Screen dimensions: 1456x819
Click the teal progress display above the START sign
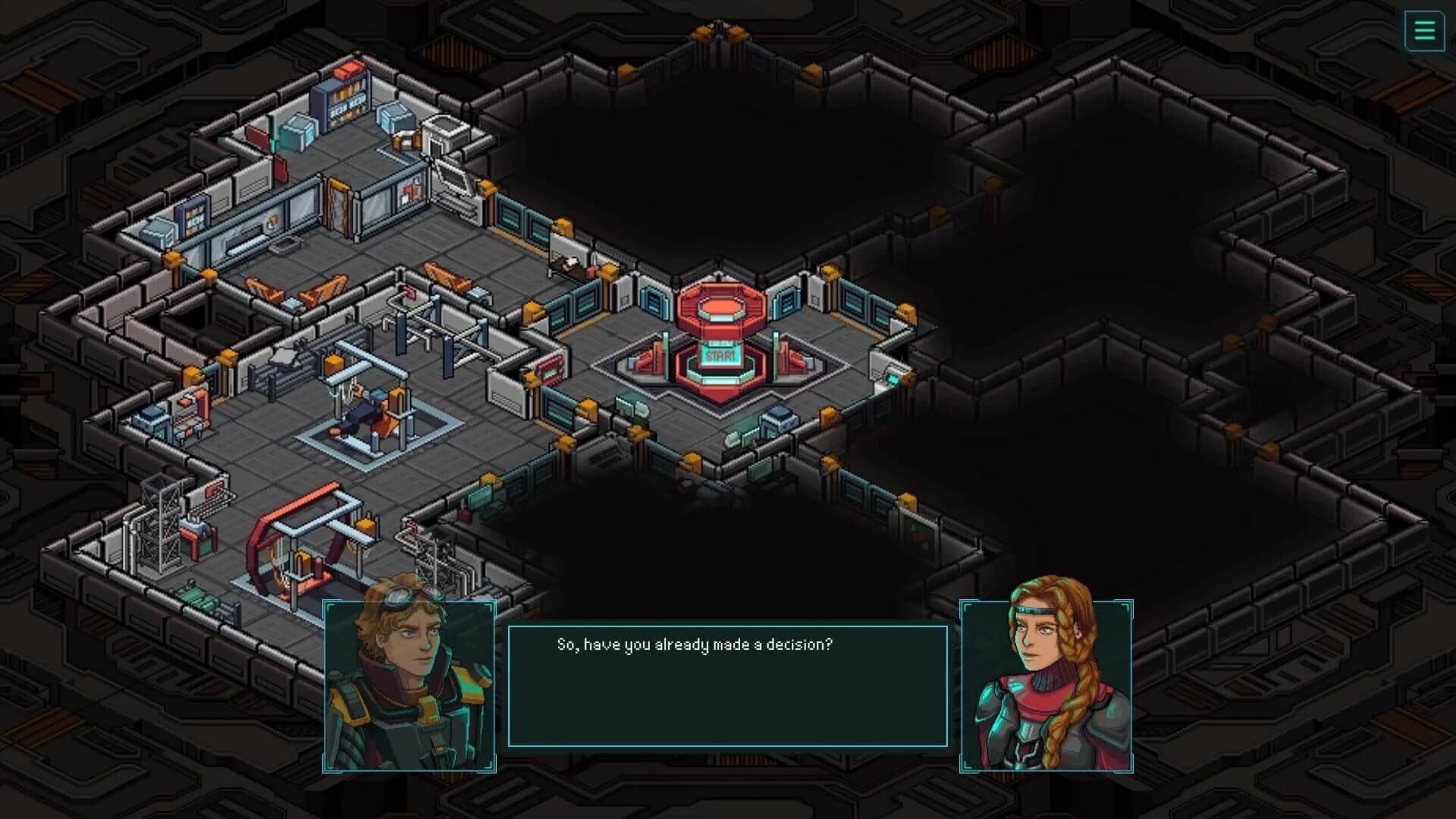[x=720, y=344]
